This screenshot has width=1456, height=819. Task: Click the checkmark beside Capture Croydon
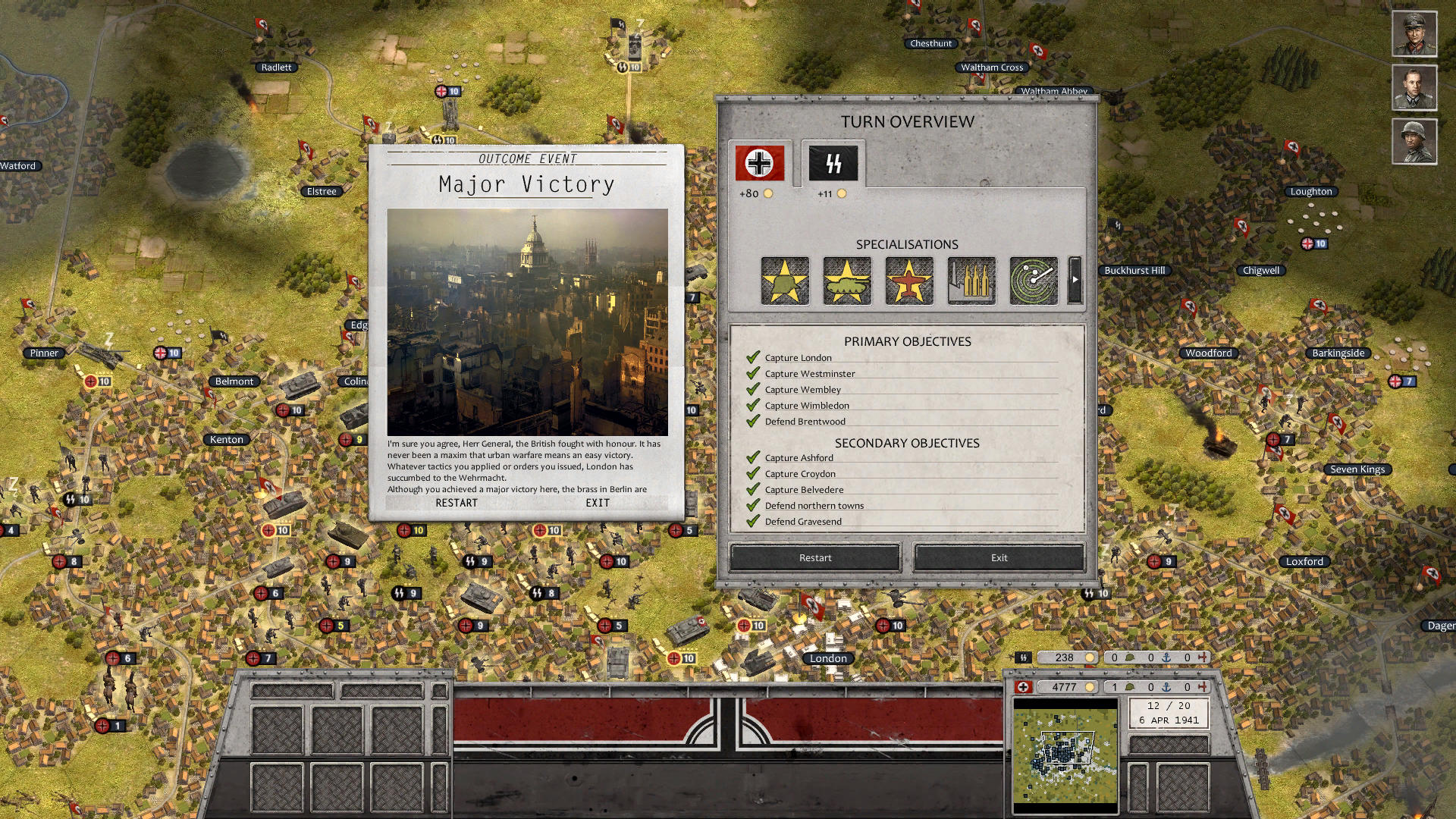[x=753, y=472]
